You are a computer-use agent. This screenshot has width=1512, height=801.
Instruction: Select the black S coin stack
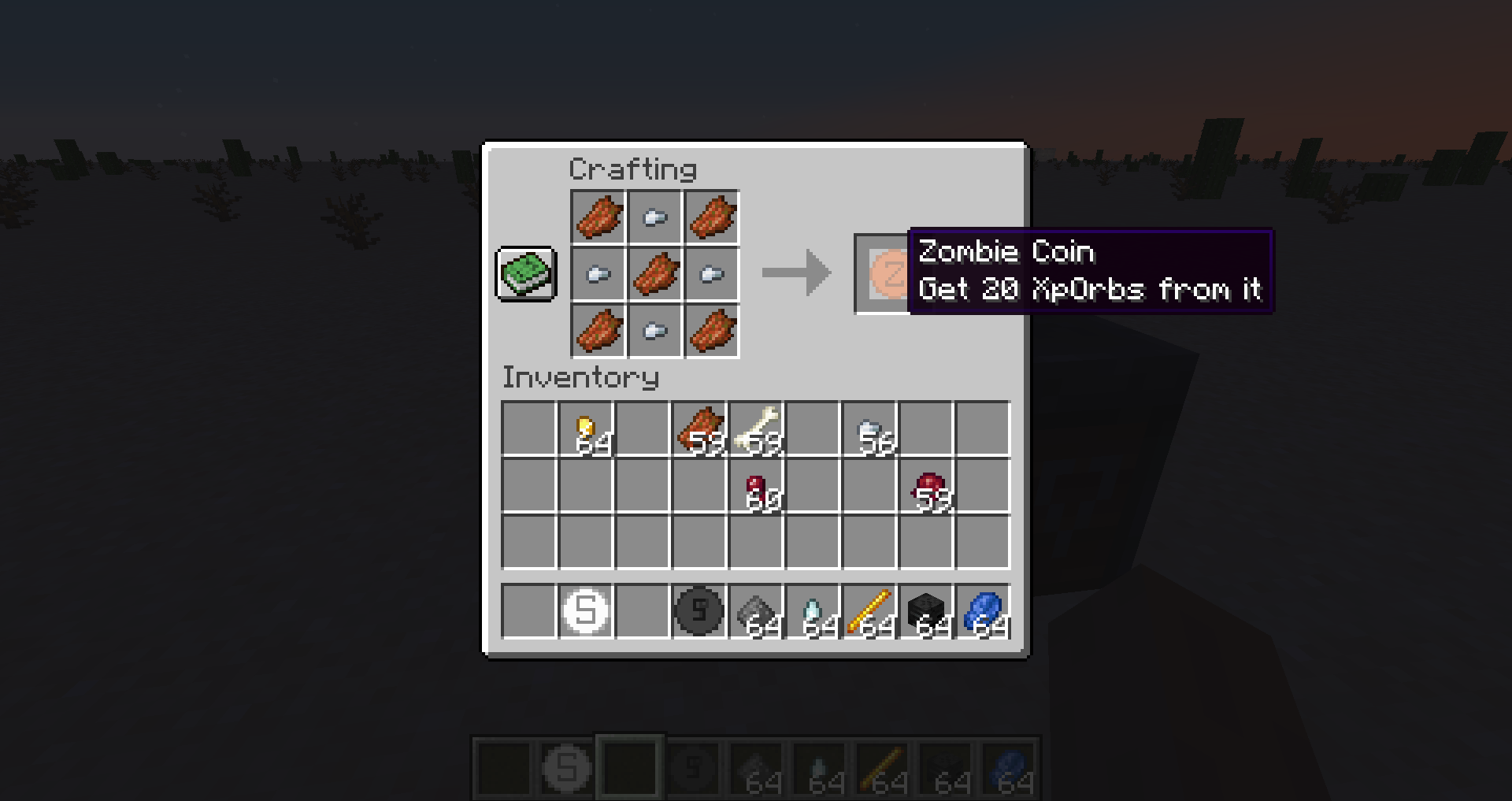[699, 613]
